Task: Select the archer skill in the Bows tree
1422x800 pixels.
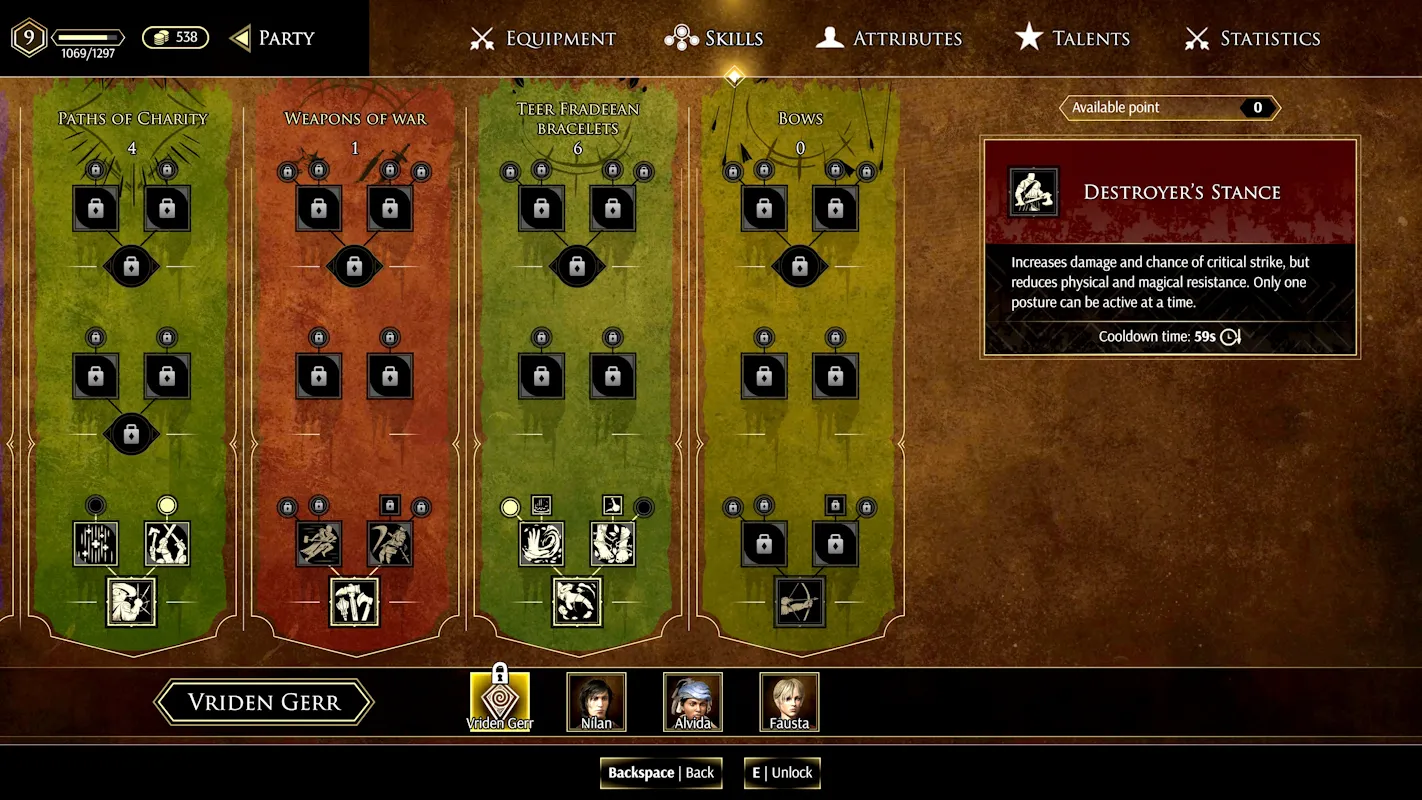Action: click(x=799, y=602)
